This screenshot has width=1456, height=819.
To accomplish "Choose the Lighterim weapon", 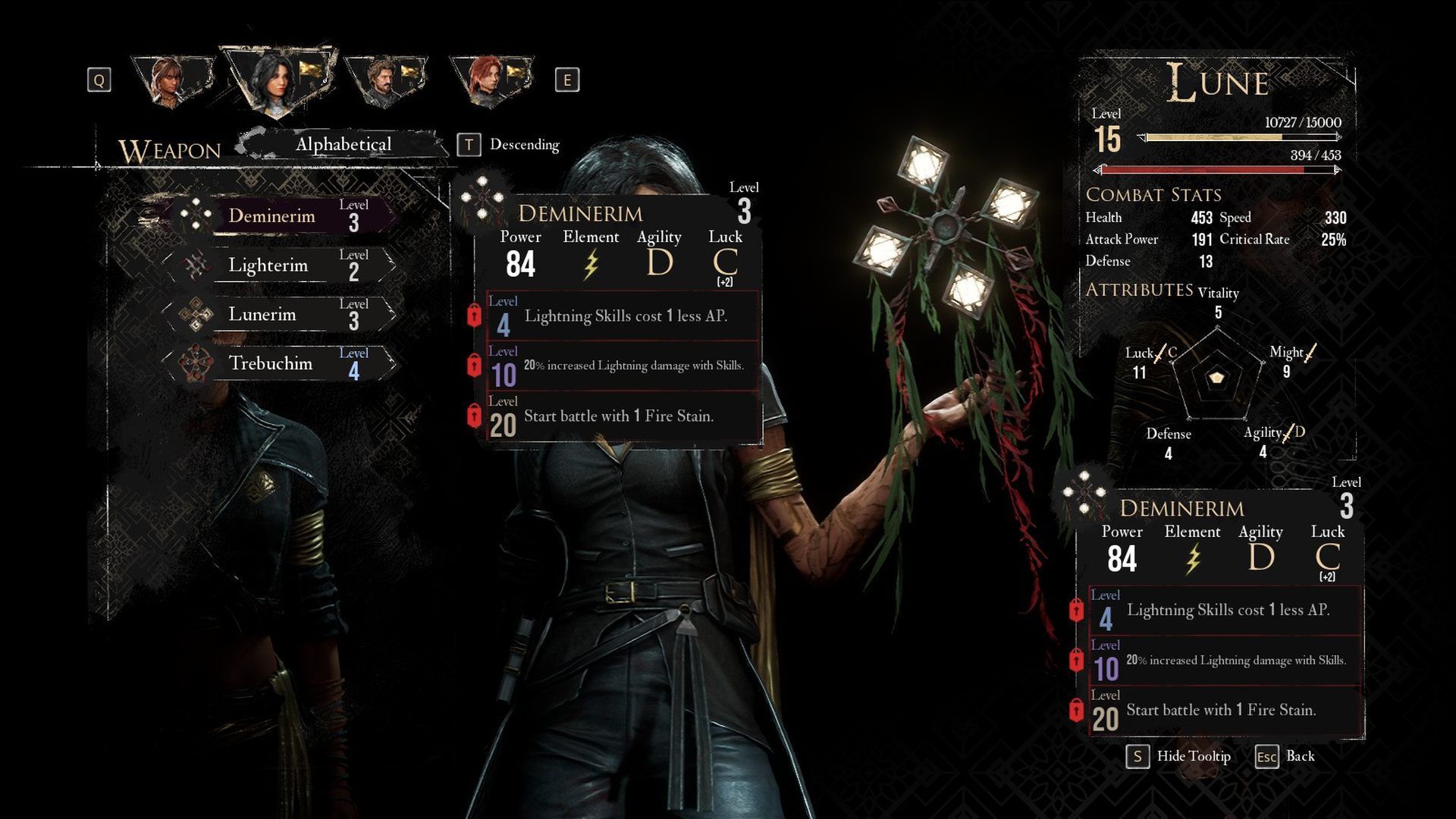I will [x=279, y=265].
